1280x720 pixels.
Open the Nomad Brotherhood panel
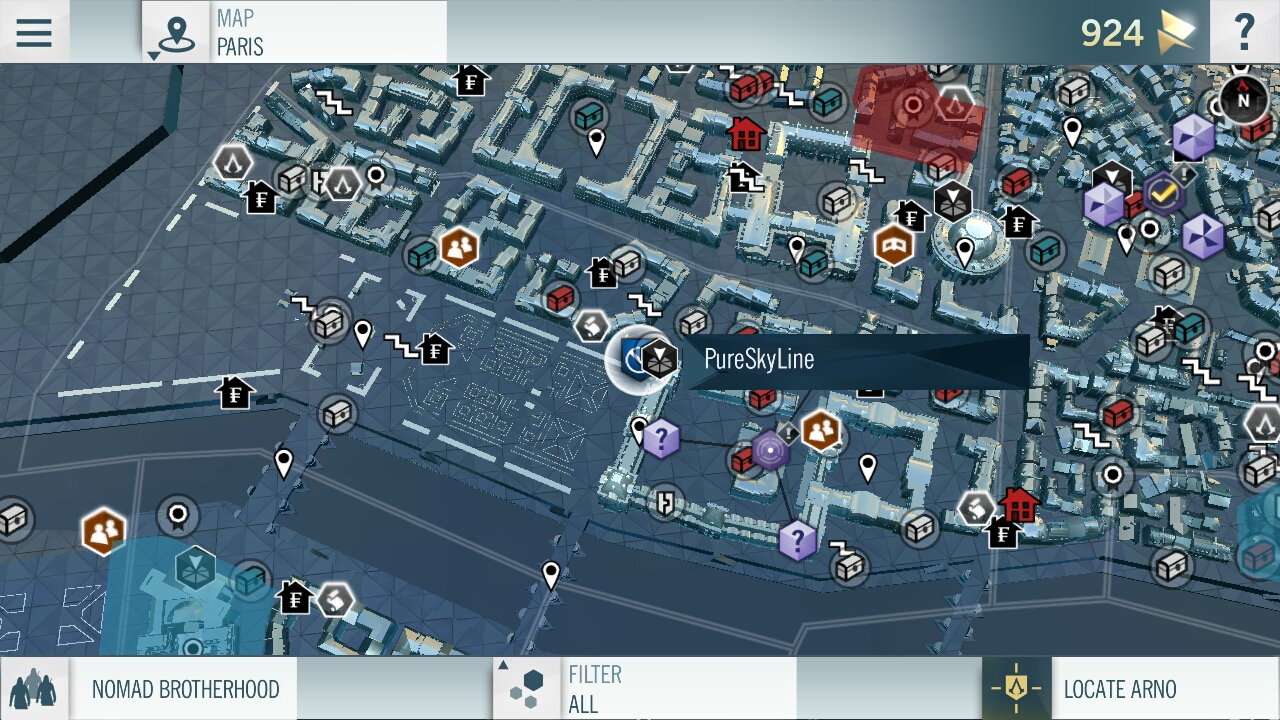150,689
